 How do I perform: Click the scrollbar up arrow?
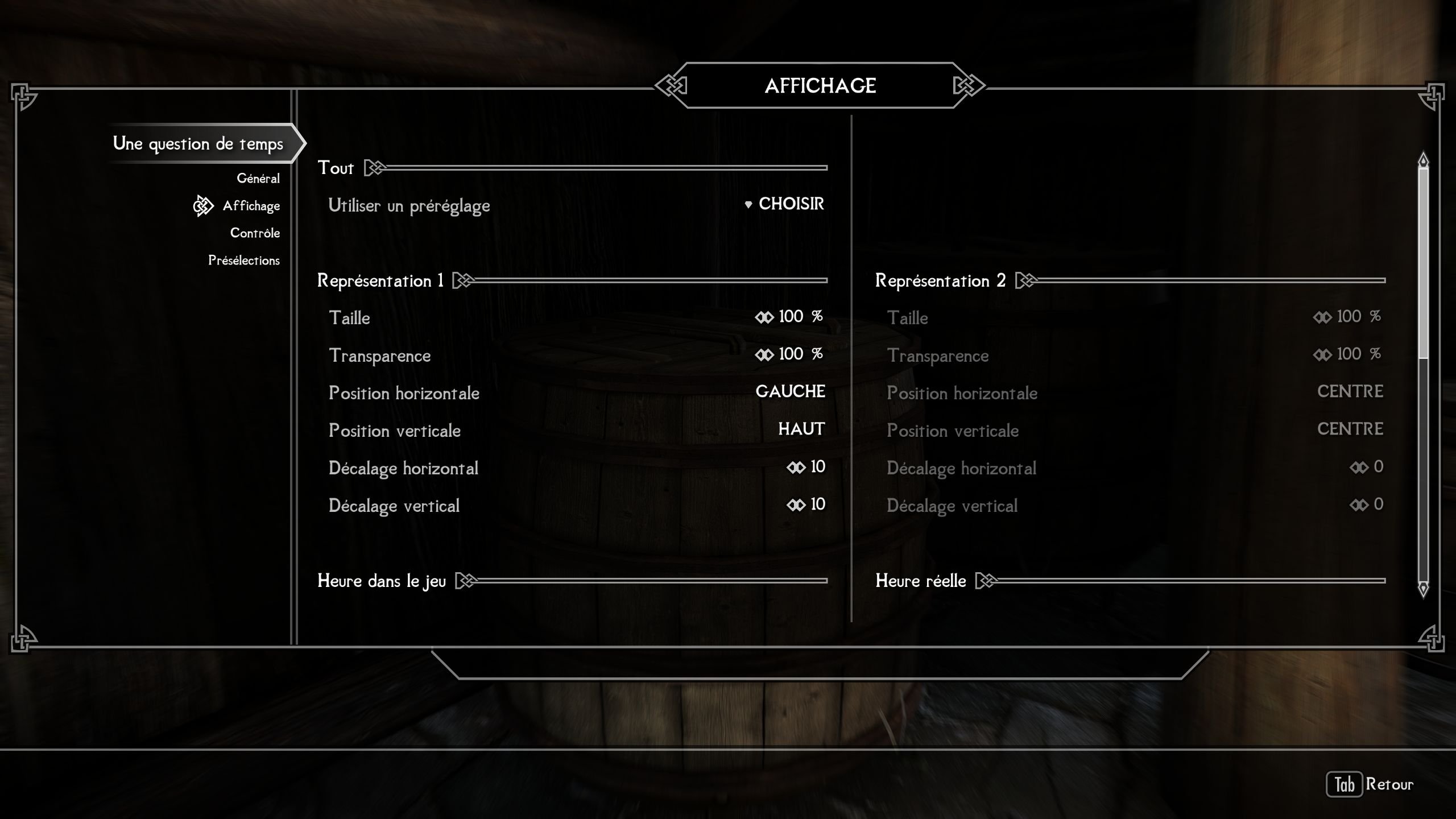point(1423,160)
